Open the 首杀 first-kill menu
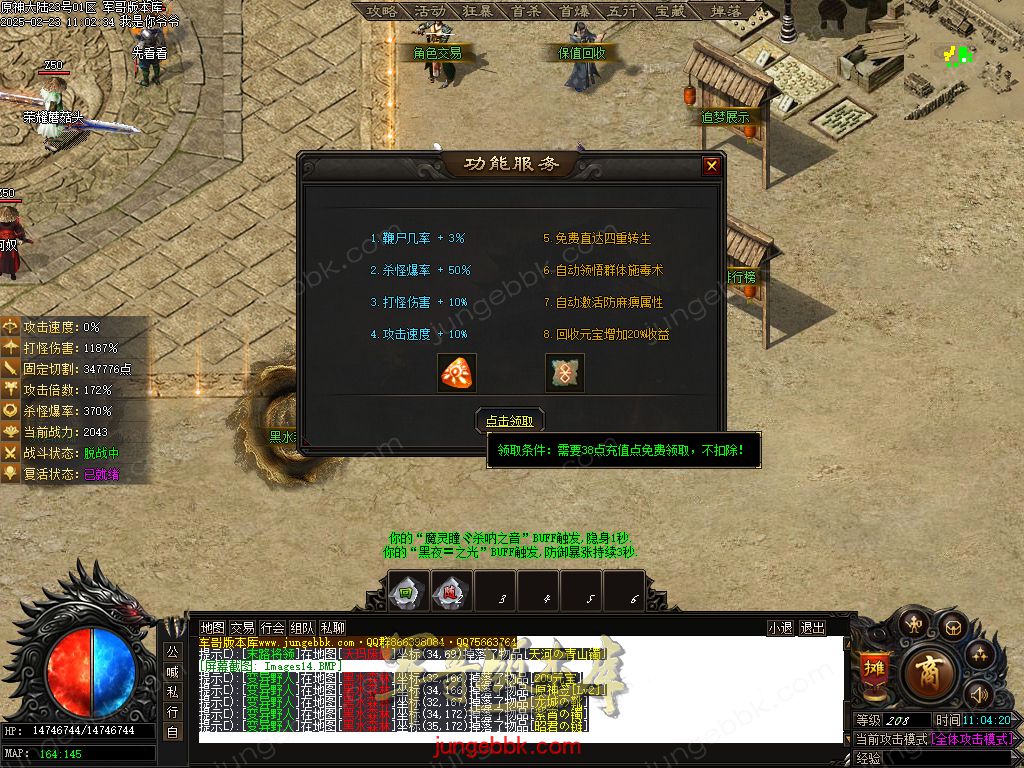 tap(526, 11)
